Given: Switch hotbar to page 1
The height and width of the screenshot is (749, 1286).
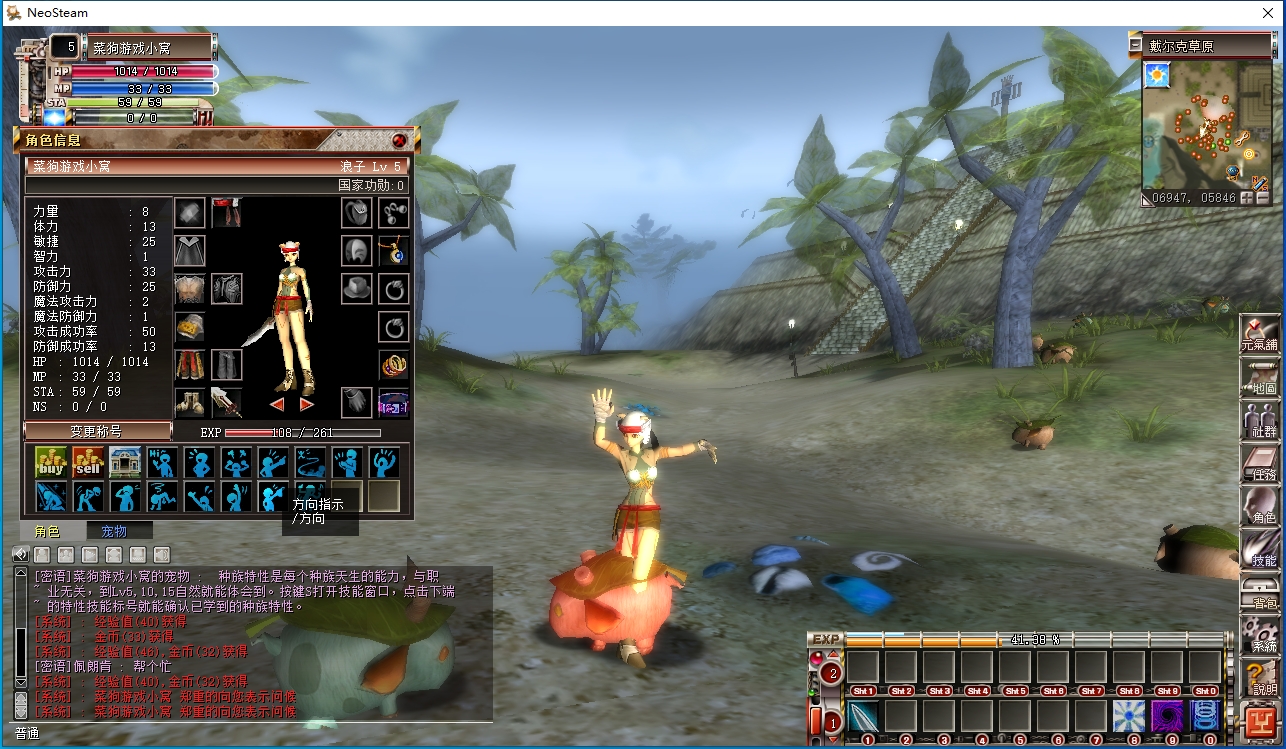Looking at the screenshot, I should click(x=833, y=722).
